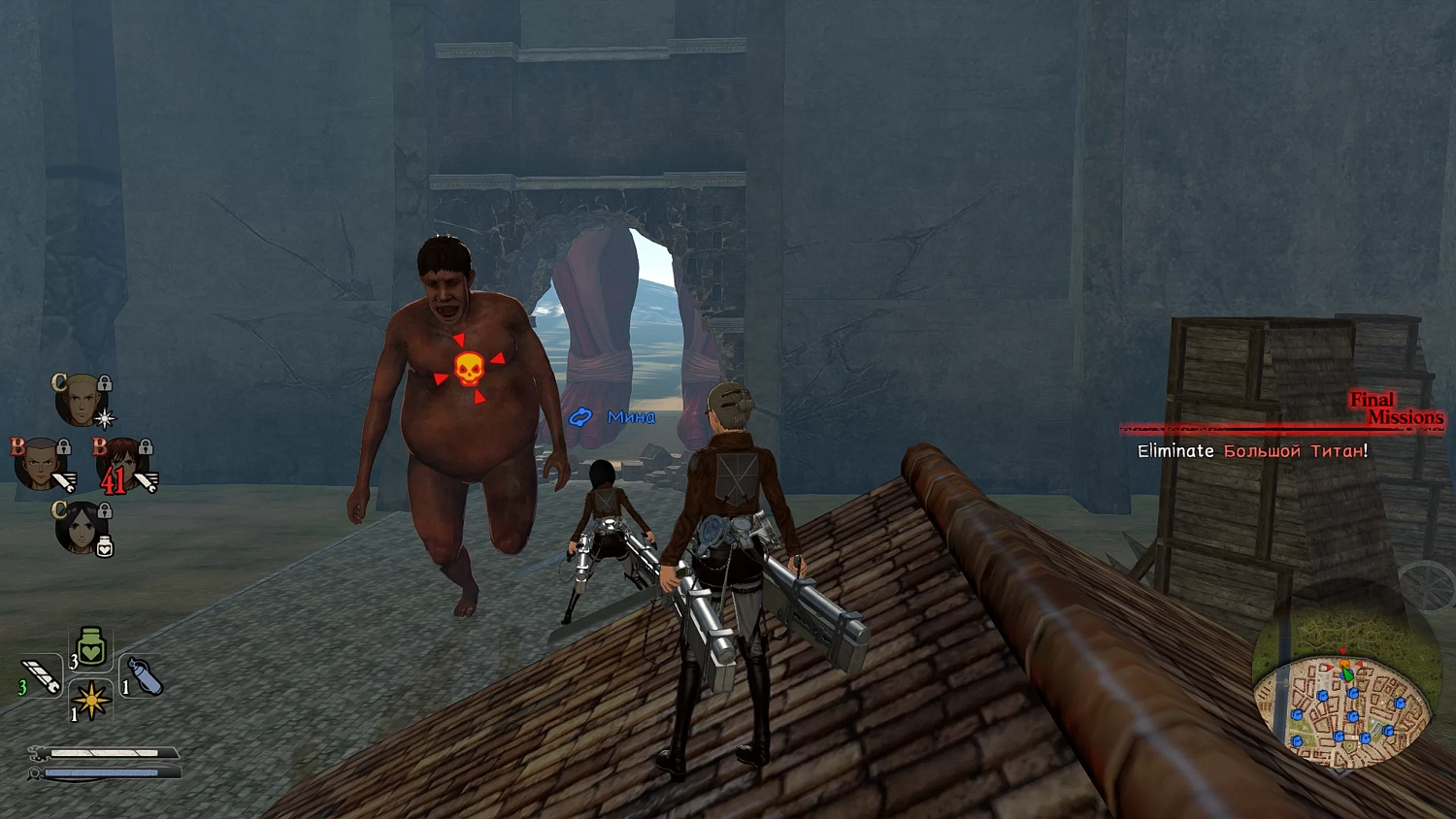Click the green player arrow on the minimap

pos(1347,672)
